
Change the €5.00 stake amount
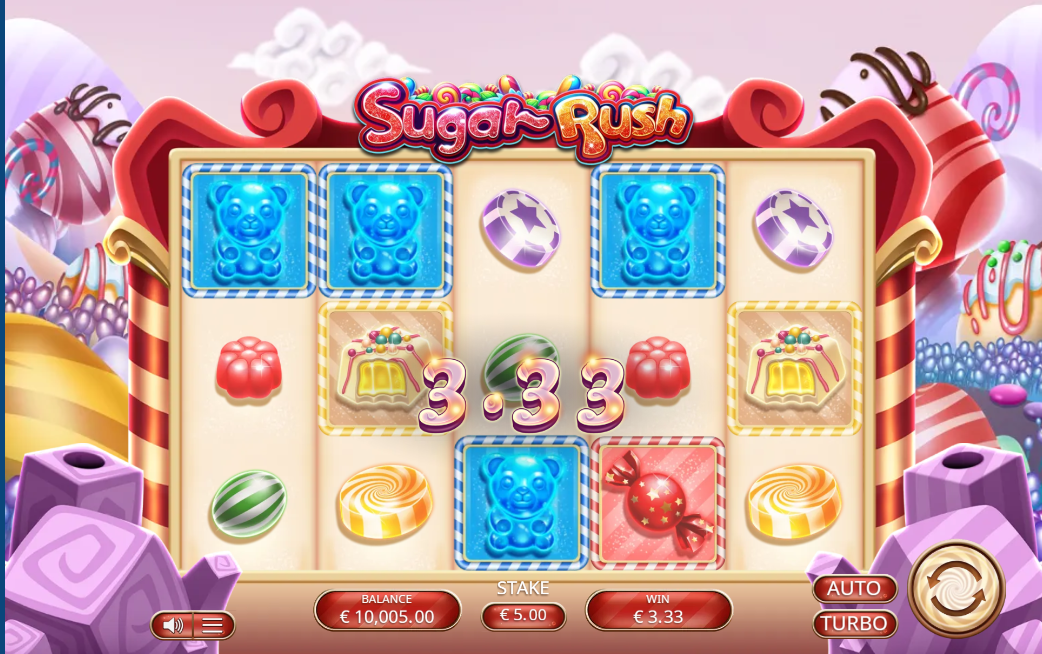click(x=523, y=615)
